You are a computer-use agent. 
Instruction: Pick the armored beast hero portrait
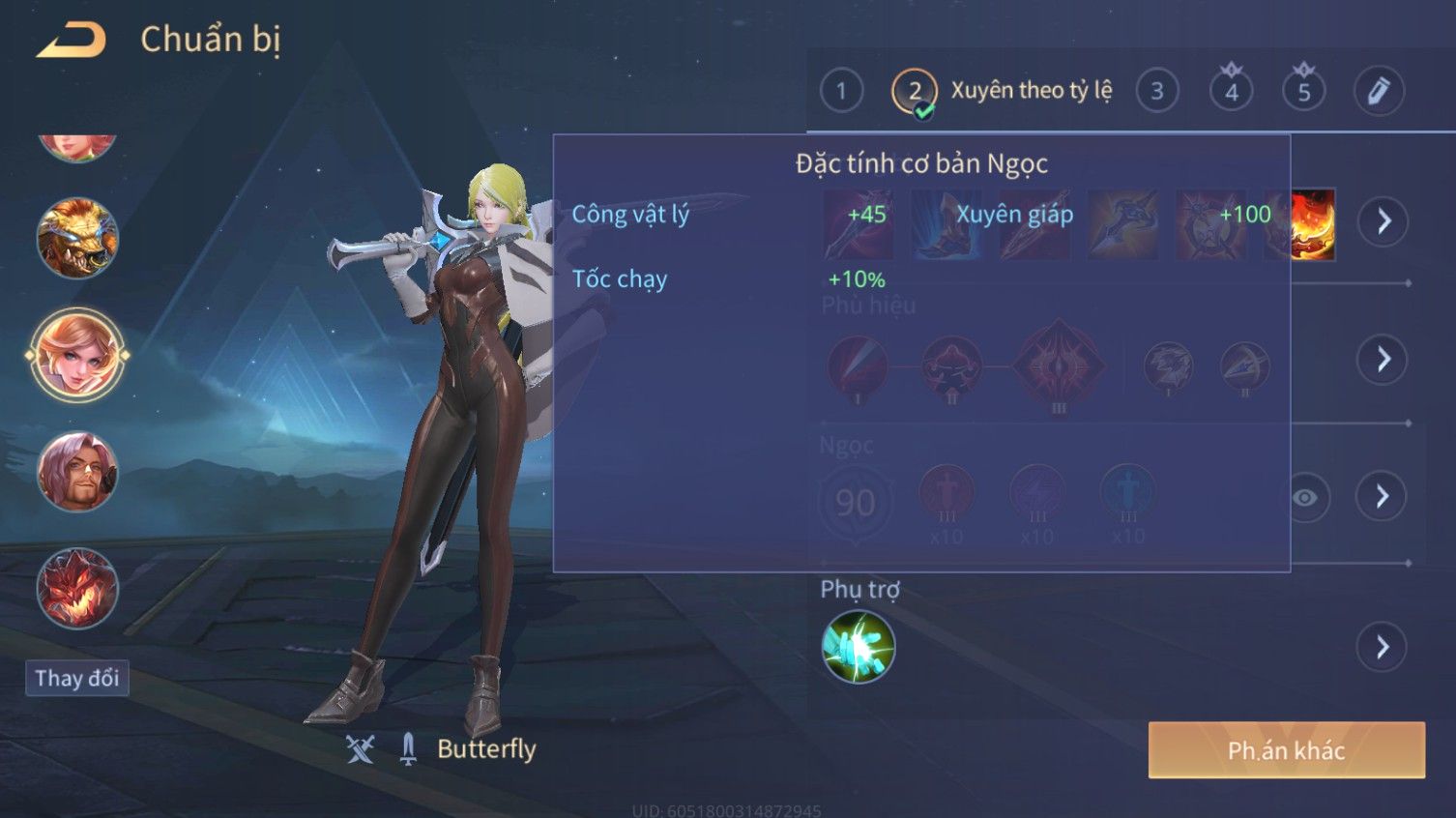coord(77,238)
